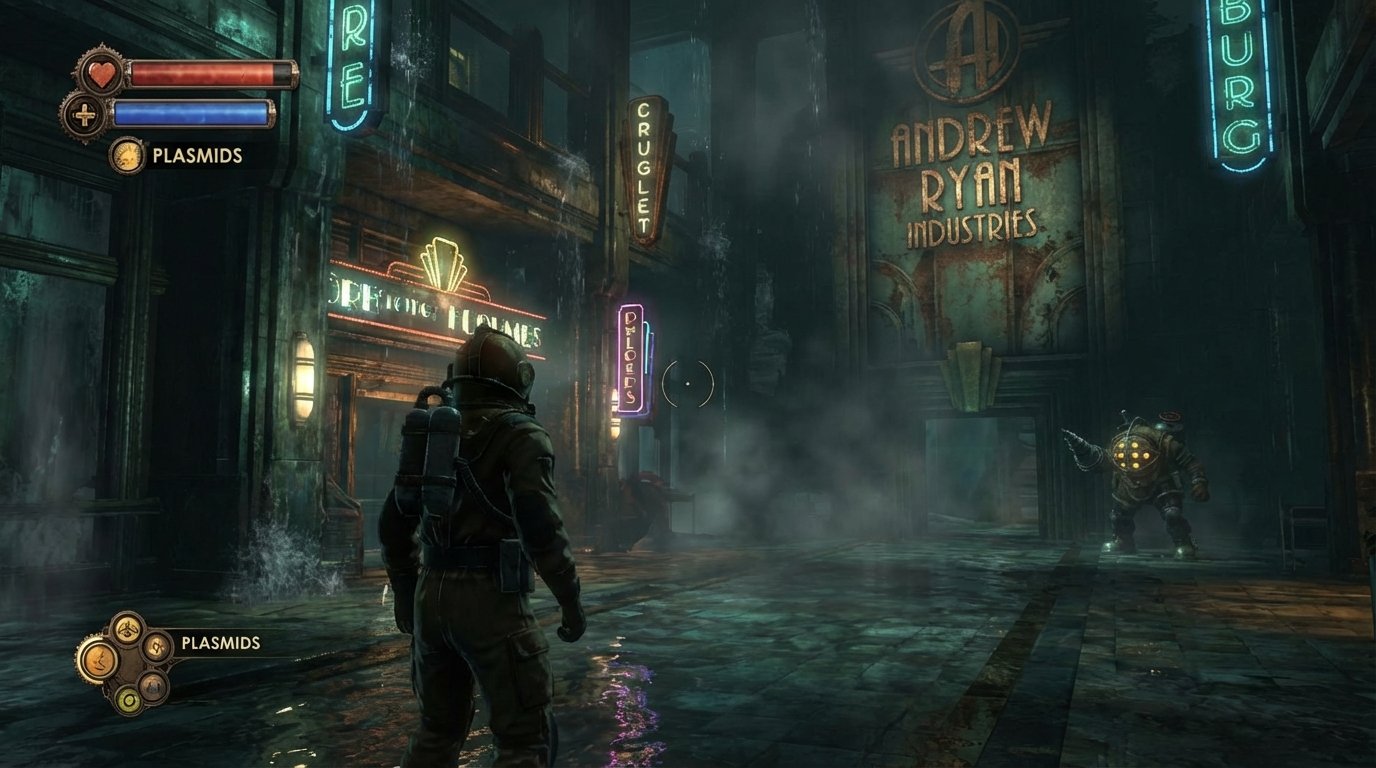Image resolution: width=1376 pixels, height=768 pixels.
Task: Expand the plasmid selection wheel hub
Action: pos(131,663)
